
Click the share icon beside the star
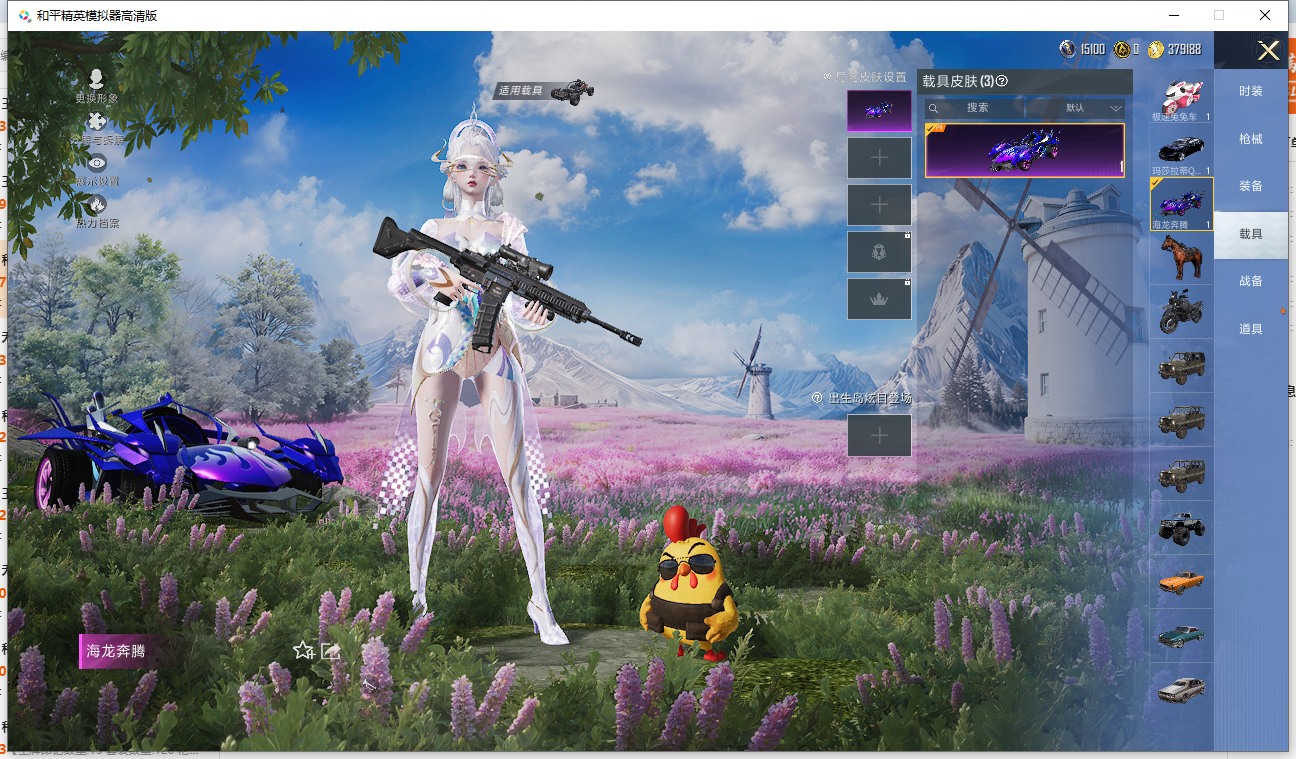click(x=331, y=651)
